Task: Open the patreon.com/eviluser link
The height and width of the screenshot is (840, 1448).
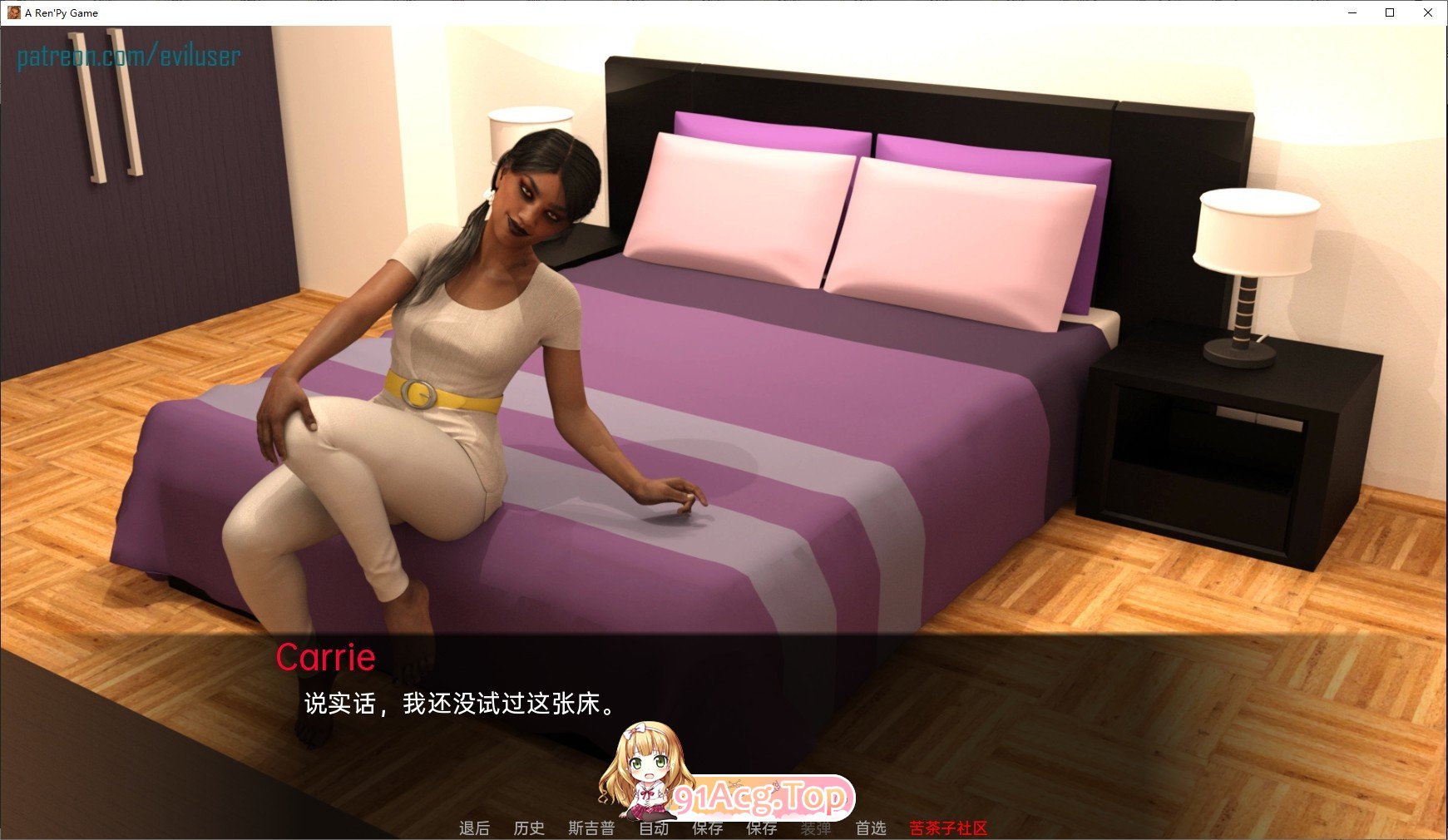Action: [x=129, y=57]
